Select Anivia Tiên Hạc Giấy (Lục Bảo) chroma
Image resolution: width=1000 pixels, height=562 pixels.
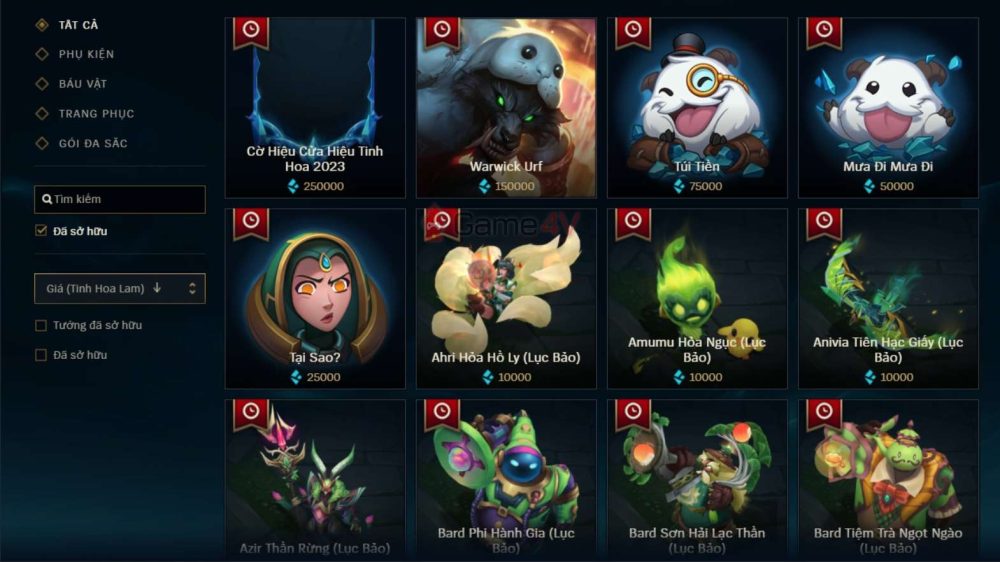[888, 298]
